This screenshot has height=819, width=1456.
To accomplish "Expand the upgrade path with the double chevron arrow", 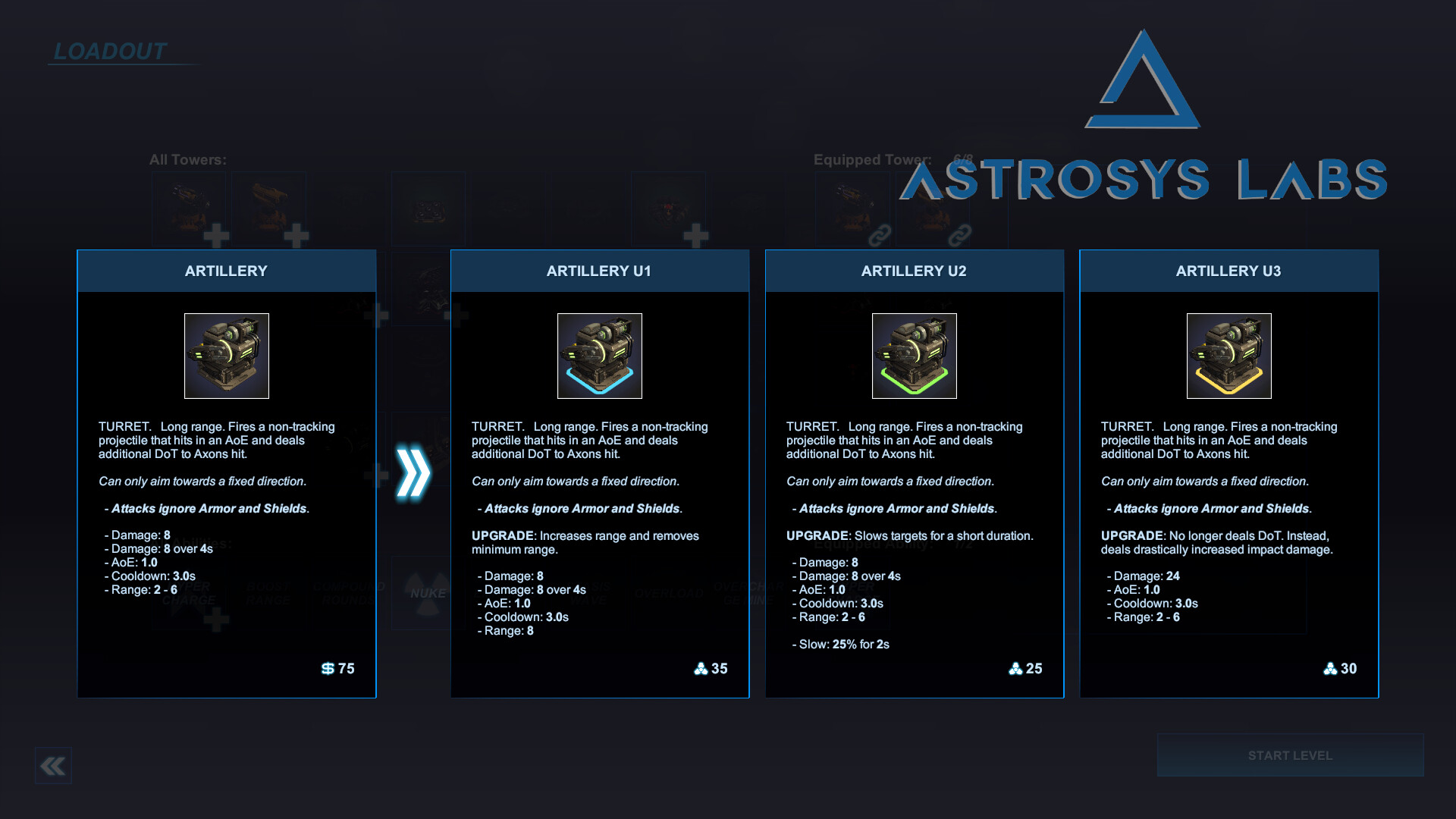I will point(414,470).
